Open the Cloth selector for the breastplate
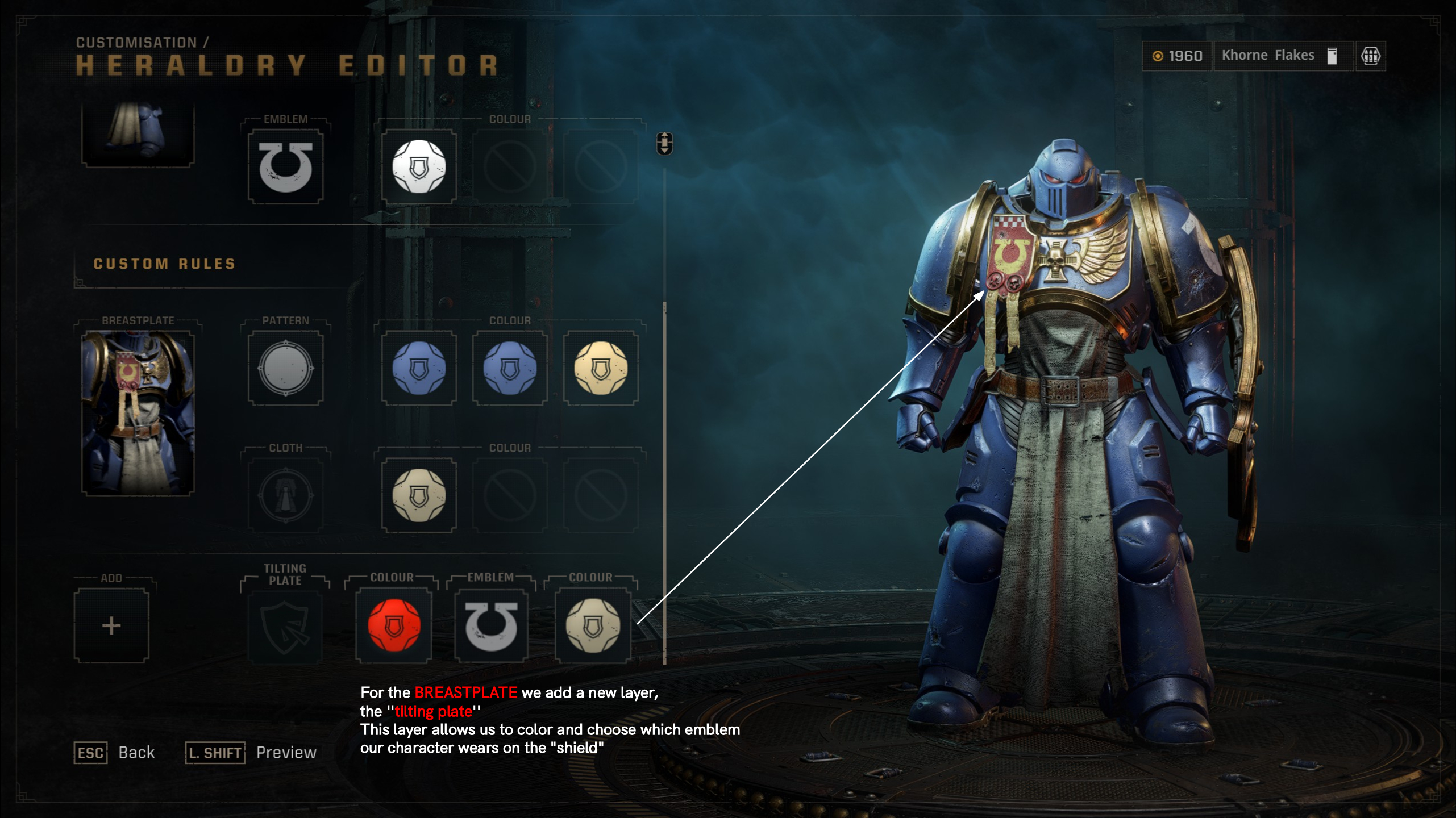Screen dimensions: 1456x818 tap(285, 495)
